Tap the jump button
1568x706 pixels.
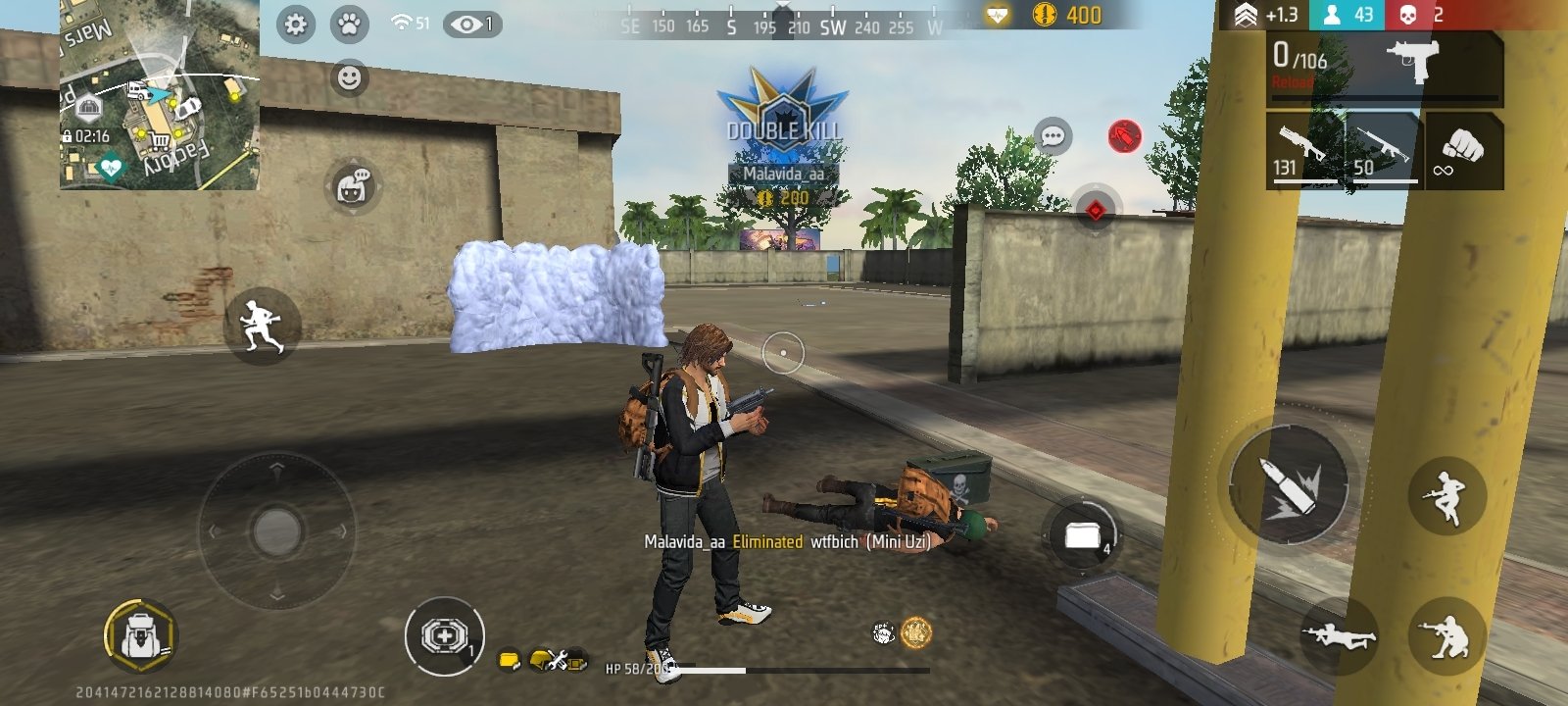coord(1446,495)
